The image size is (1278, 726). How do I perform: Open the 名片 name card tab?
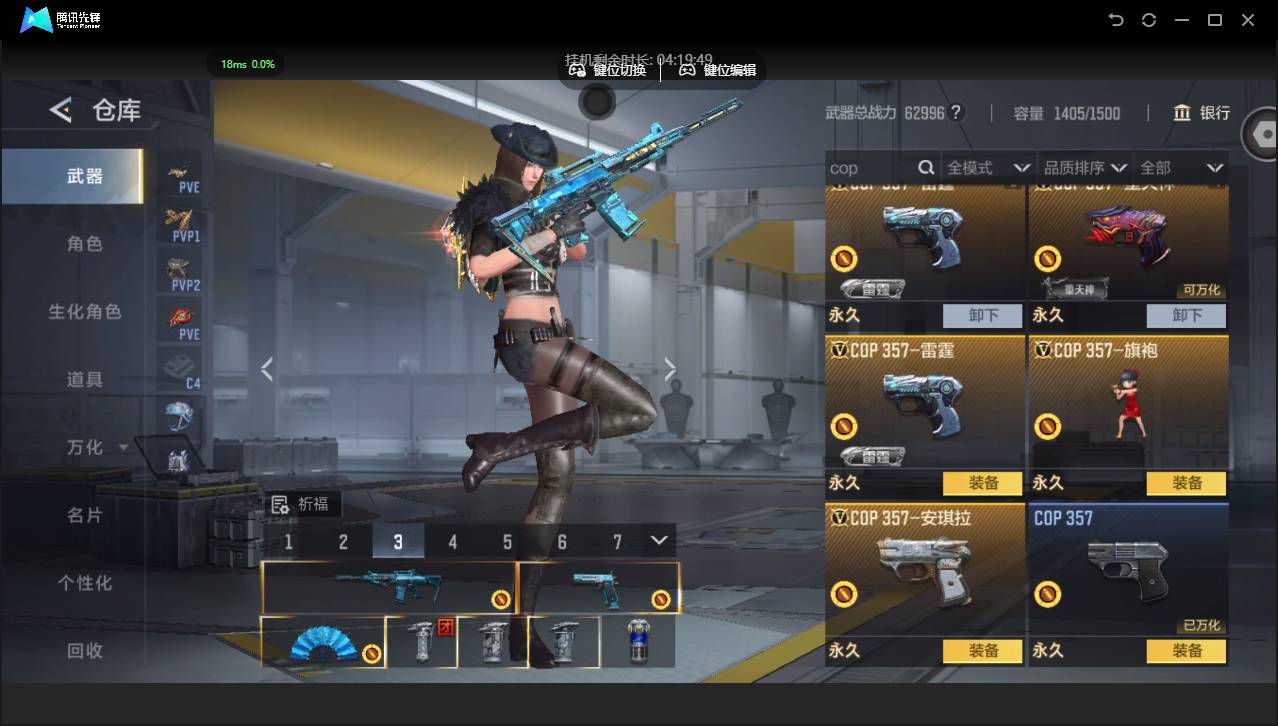85,516
